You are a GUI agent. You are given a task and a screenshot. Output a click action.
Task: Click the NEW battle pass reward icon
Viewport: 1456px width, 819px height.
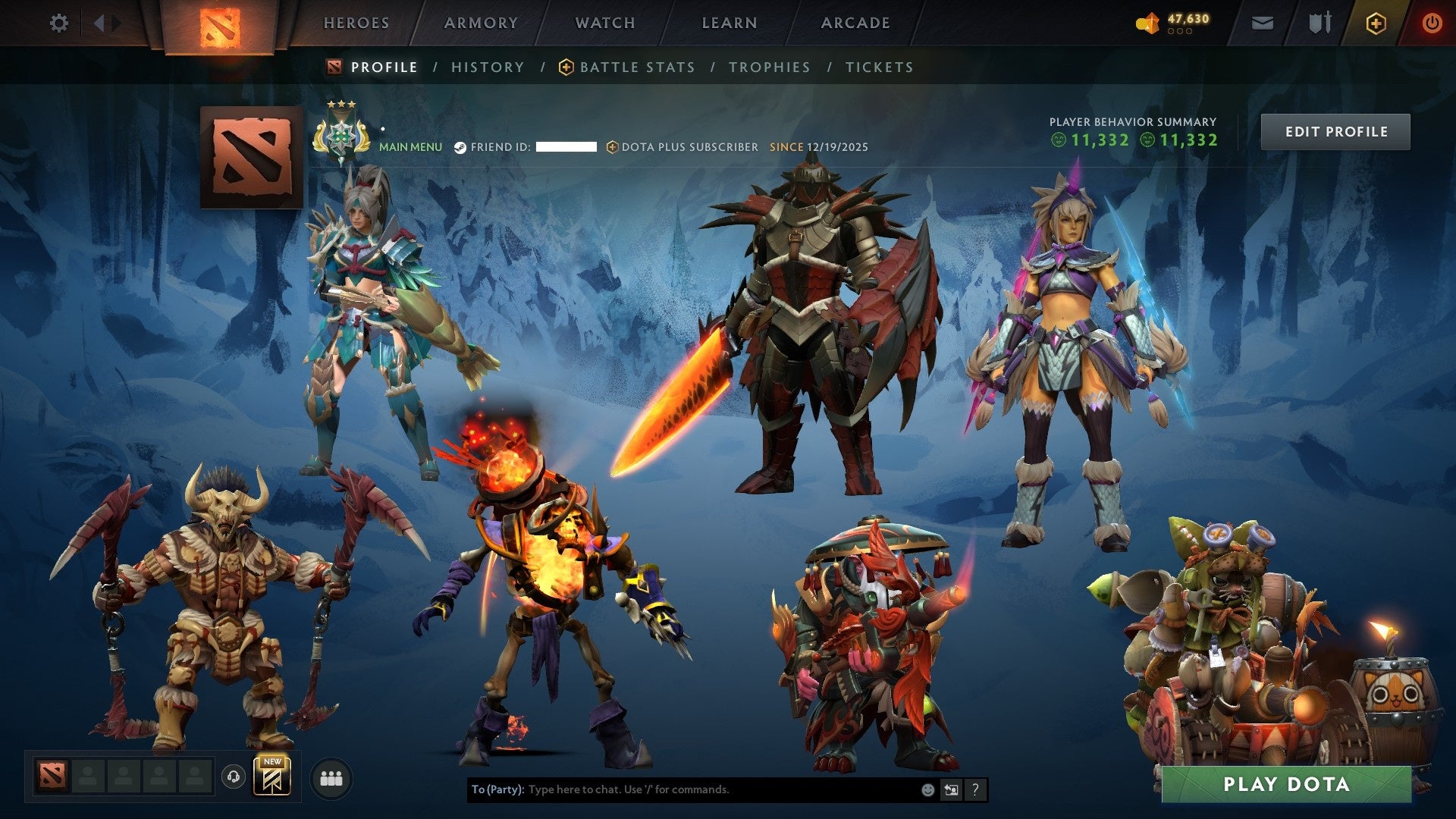pyautogui.click(x=271, y=780)
